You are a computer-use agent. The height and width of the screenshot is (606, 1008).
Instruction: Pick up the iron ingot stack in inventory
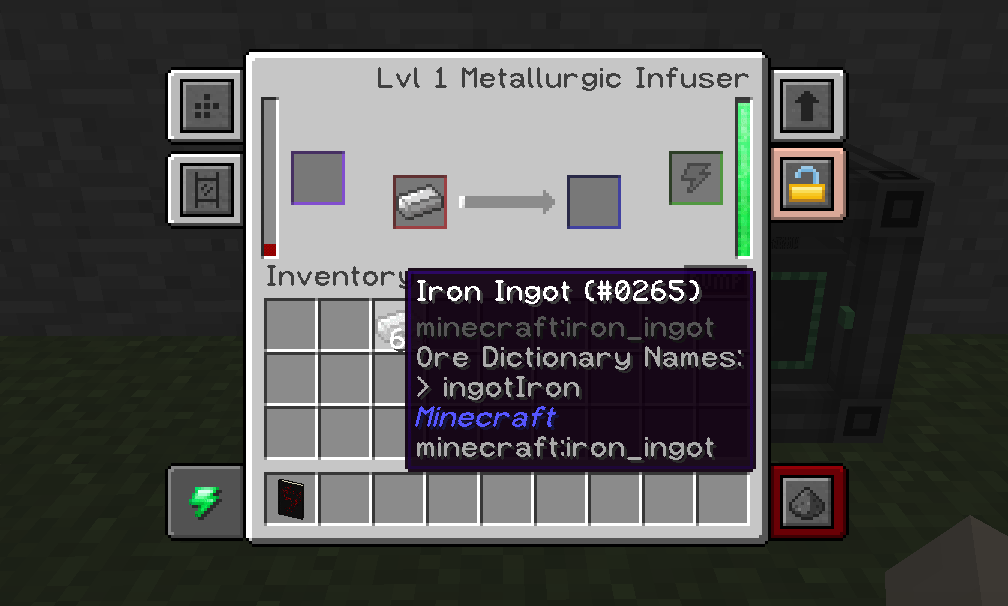point(392,326)
